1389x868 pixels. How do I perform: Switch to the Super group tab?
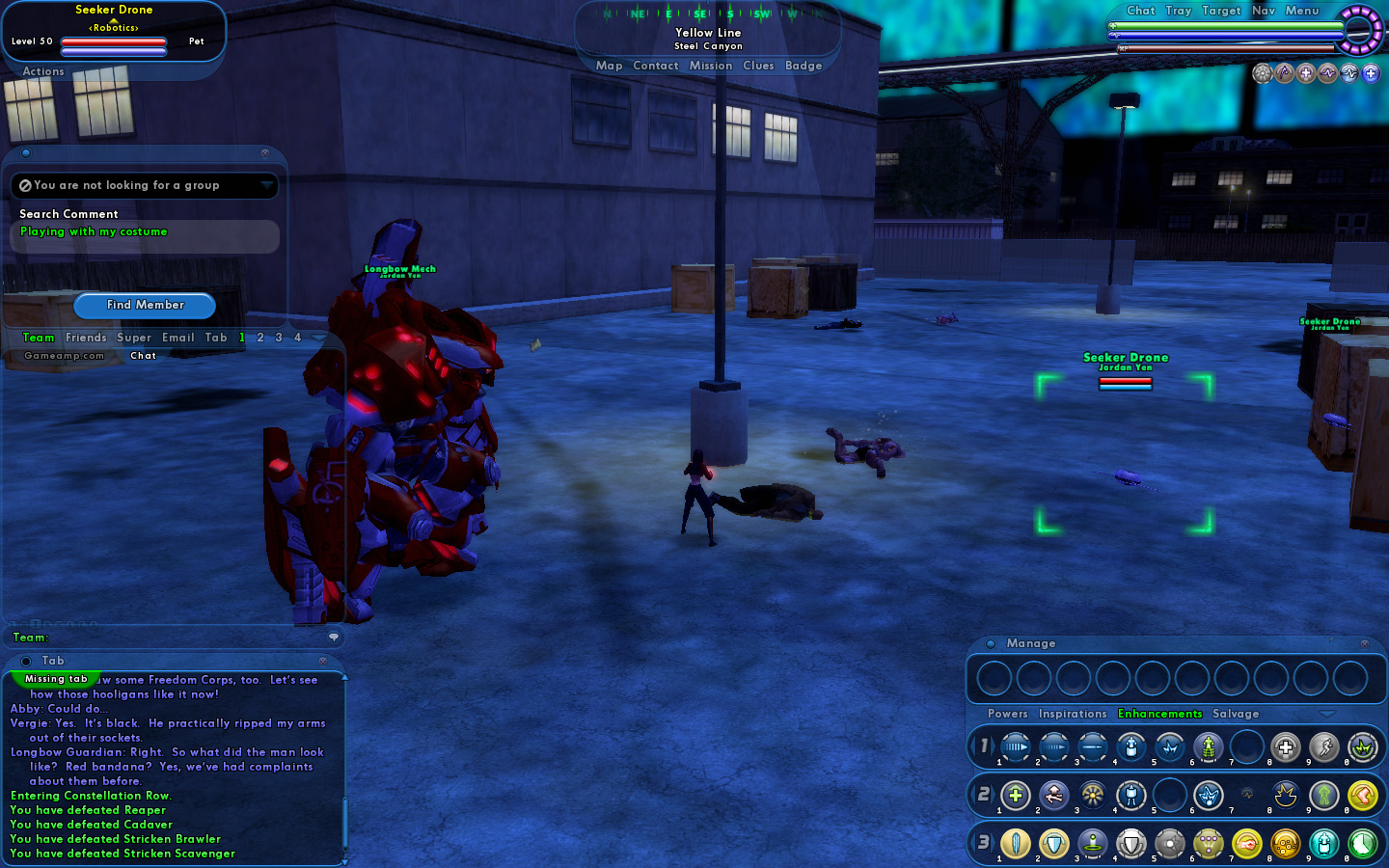[134, 338]
